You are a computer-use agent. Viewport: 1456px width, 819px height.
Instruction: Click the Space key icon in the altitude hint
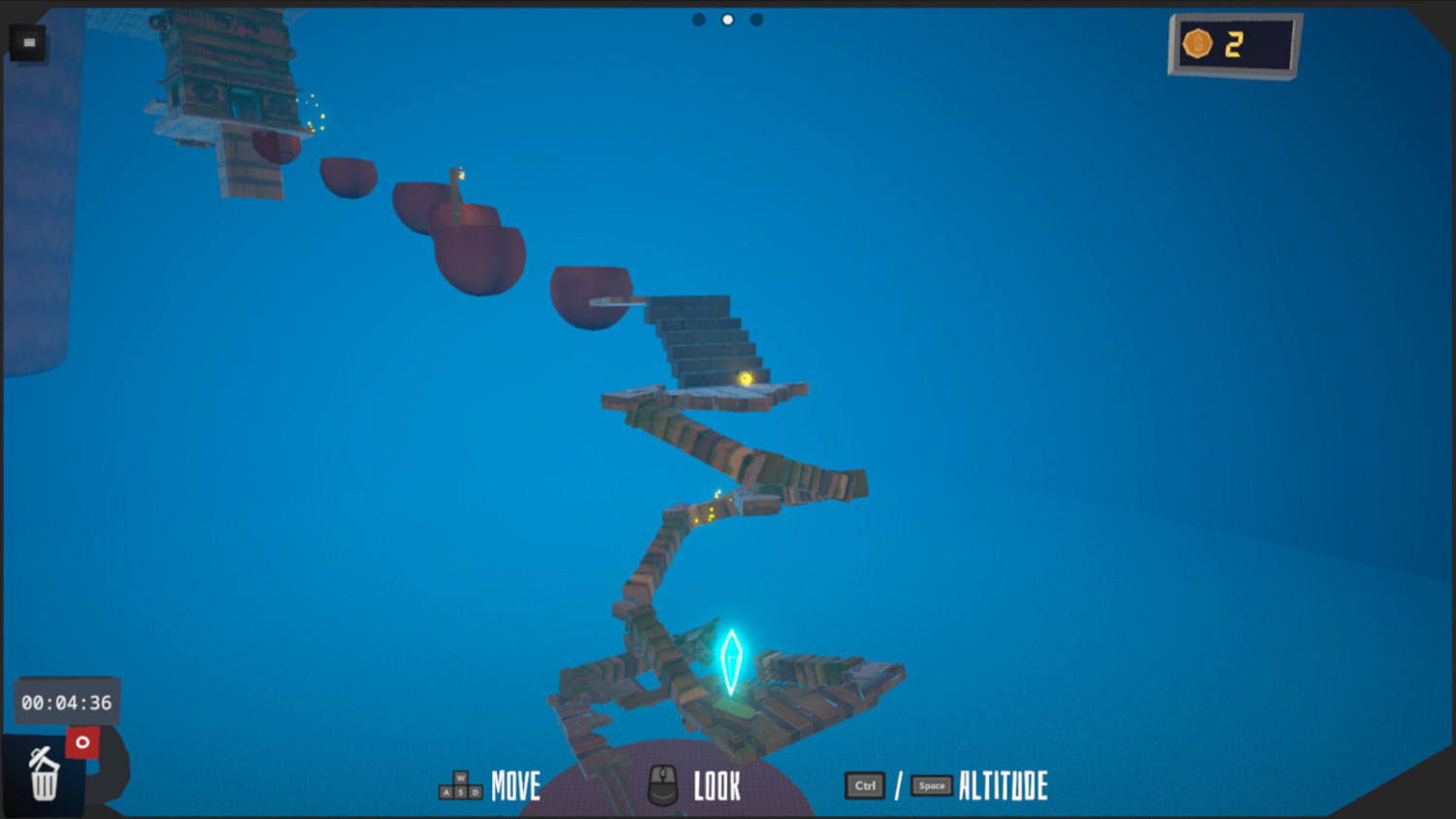(x=931, y=786)
